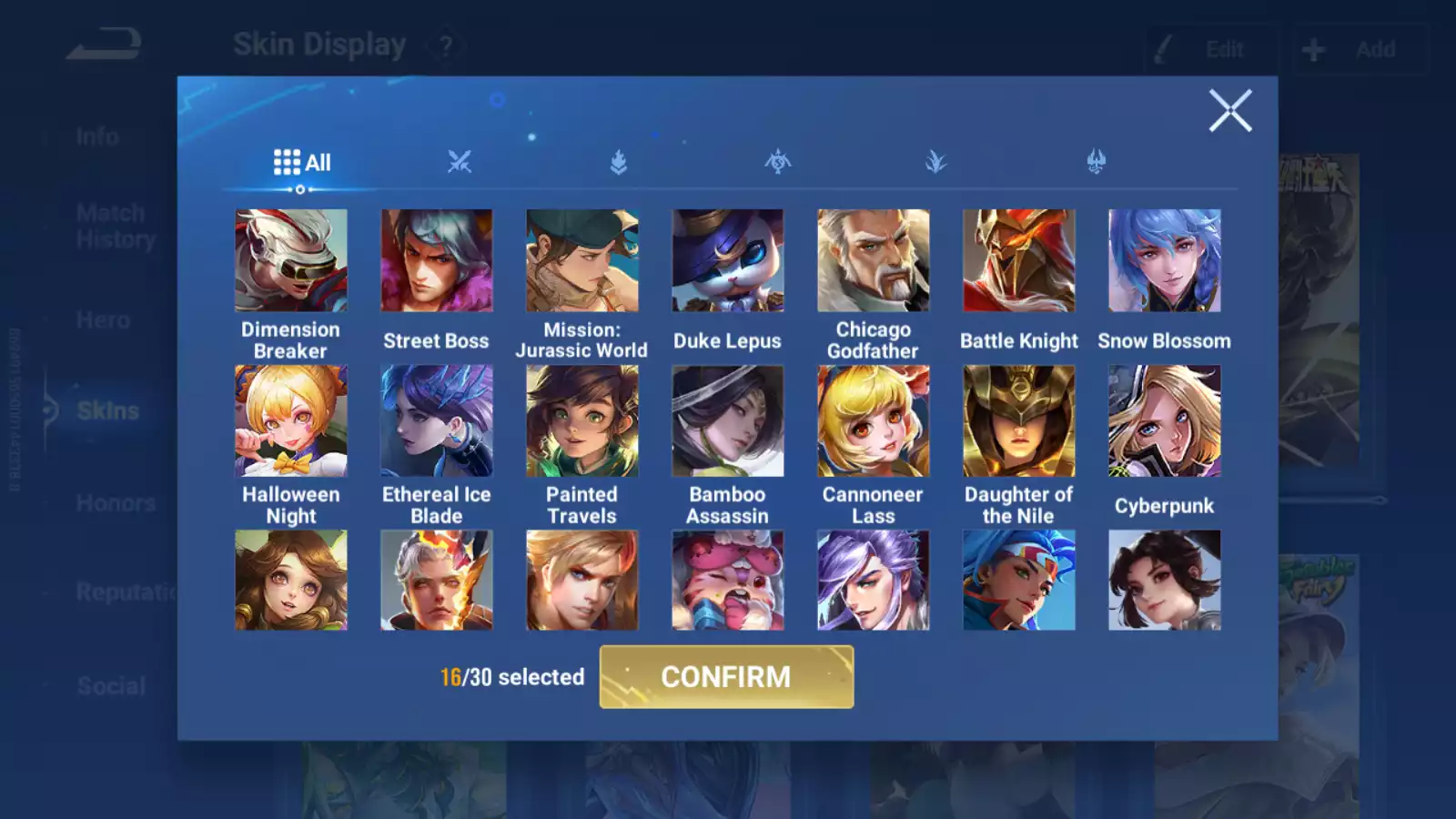The width and height of the screenshot is (1456, 819).
Task: Select the Painted Travels skin
Action: (x=582, y=421)
